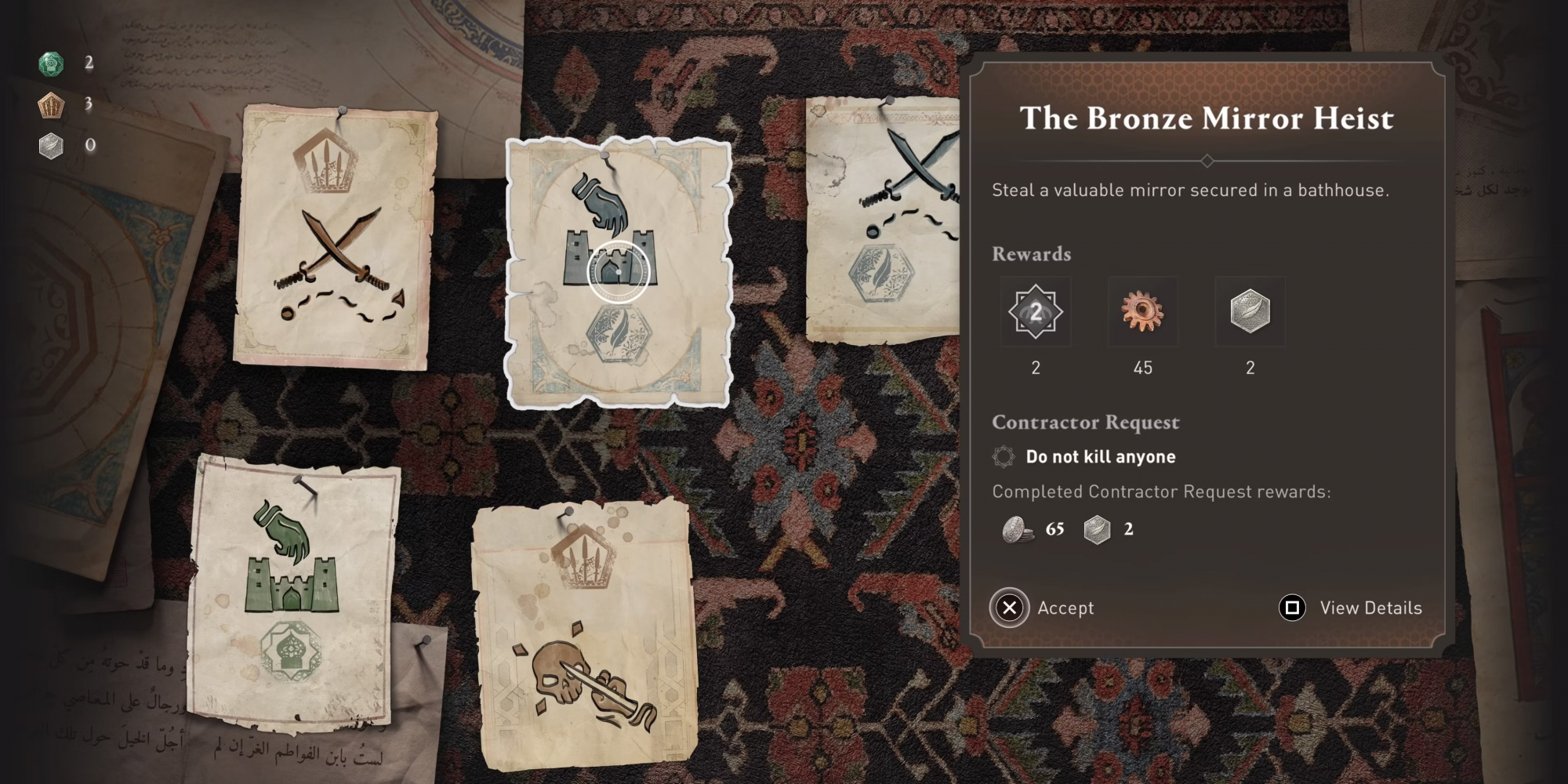Select the highlighted Bronze Mirror Heist card
The width and height of the screenshot is (1568, 784).
(x=619, y=273)
